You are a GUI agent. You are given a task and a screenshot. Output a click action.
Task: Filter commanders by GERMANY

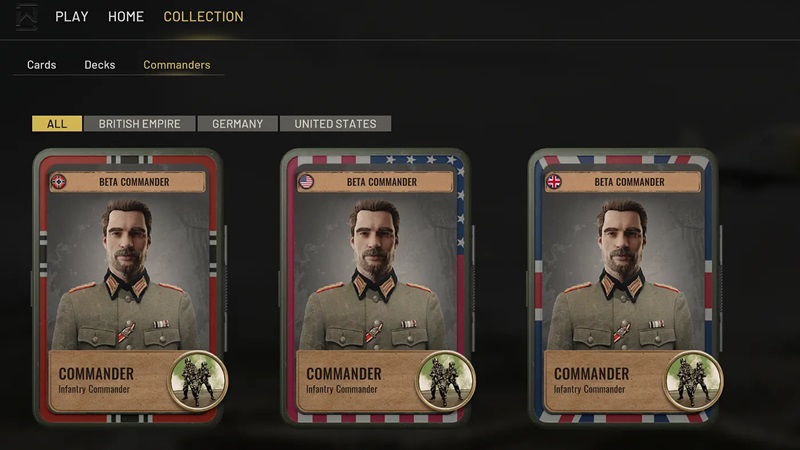(238, 124)
